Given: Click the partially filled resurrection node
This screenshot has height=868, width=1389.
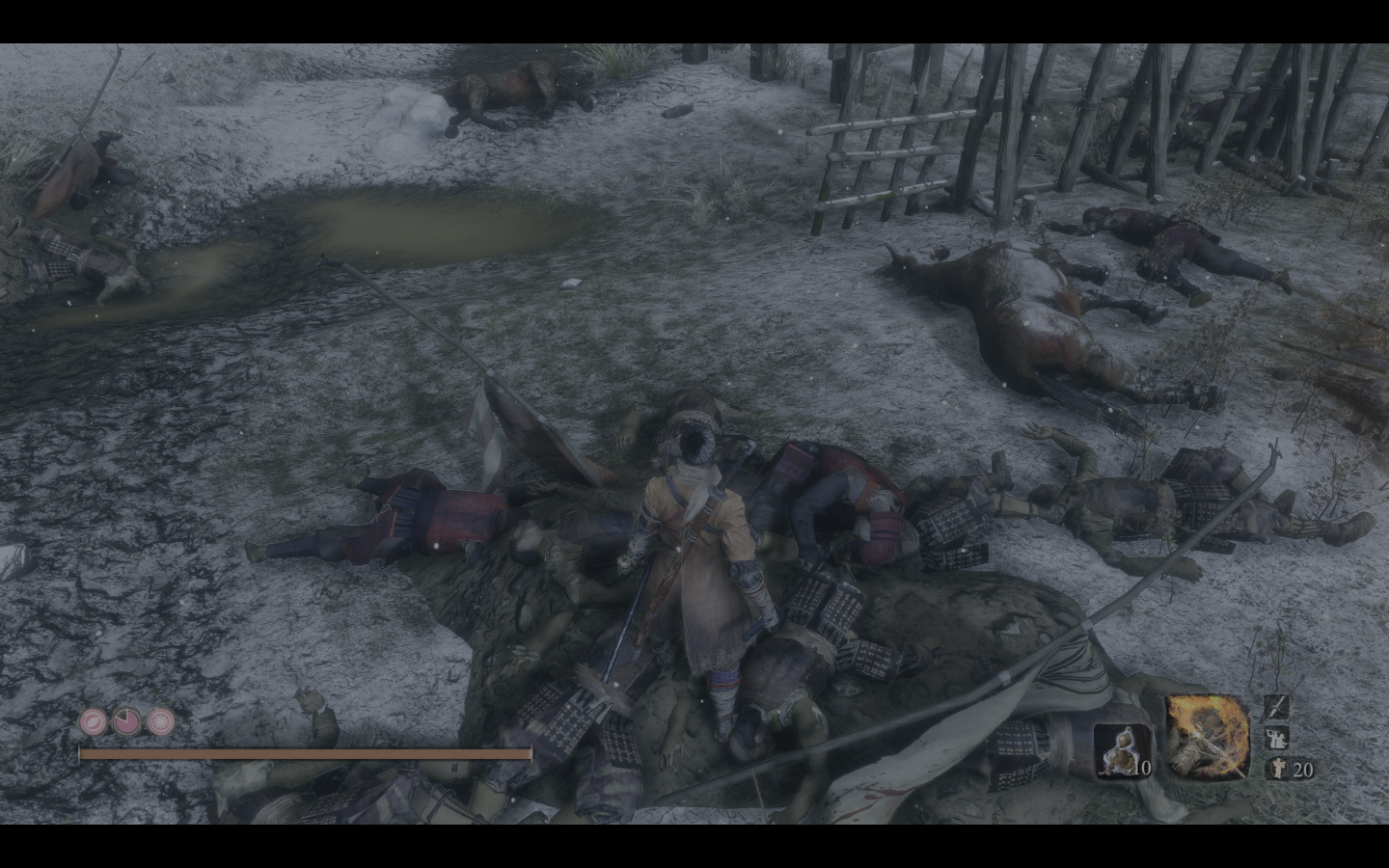Looking at the screenshot, I should [127, 720].
